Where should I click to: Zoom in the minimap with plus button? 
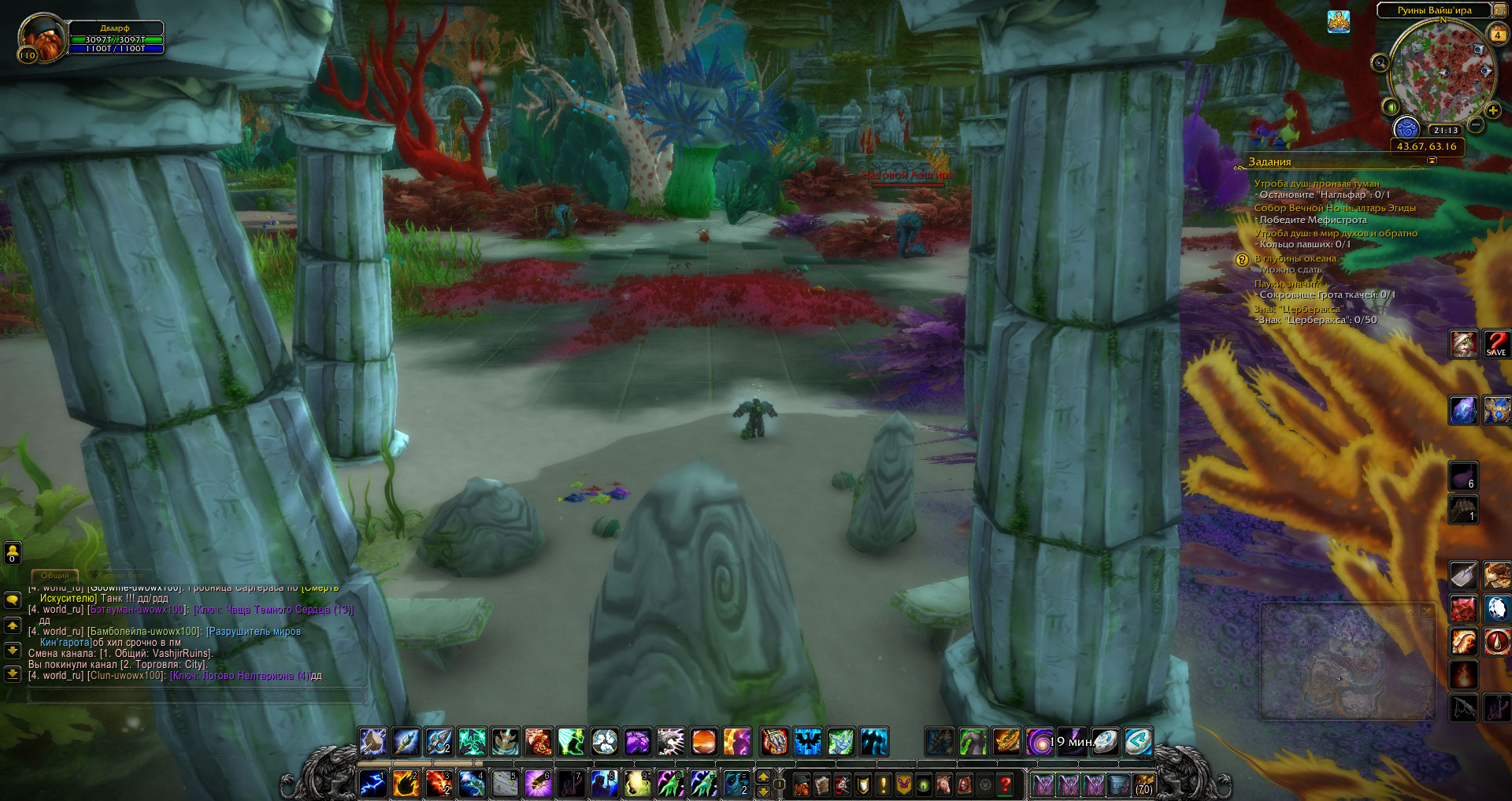(x=1493, y=111)
